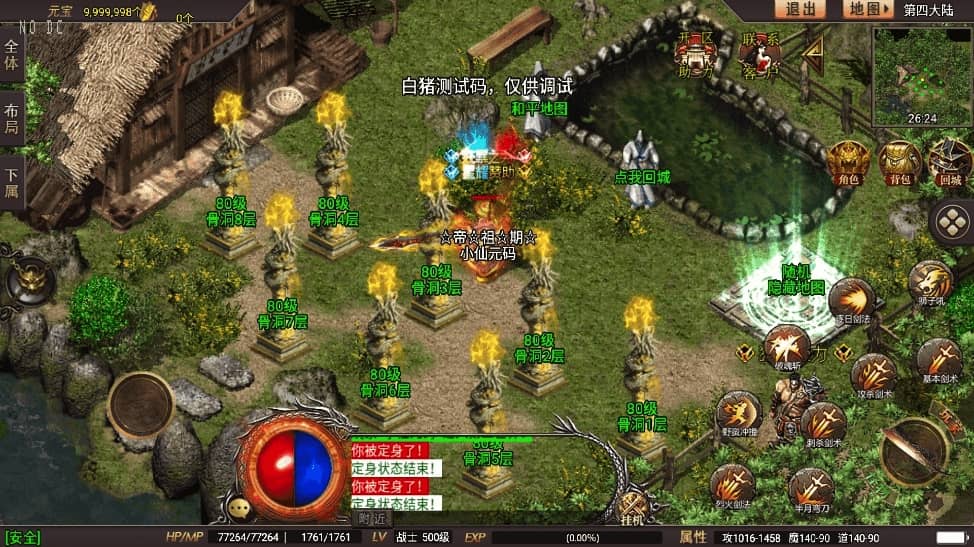Open the 地图 map dropdown

point(867,9)
